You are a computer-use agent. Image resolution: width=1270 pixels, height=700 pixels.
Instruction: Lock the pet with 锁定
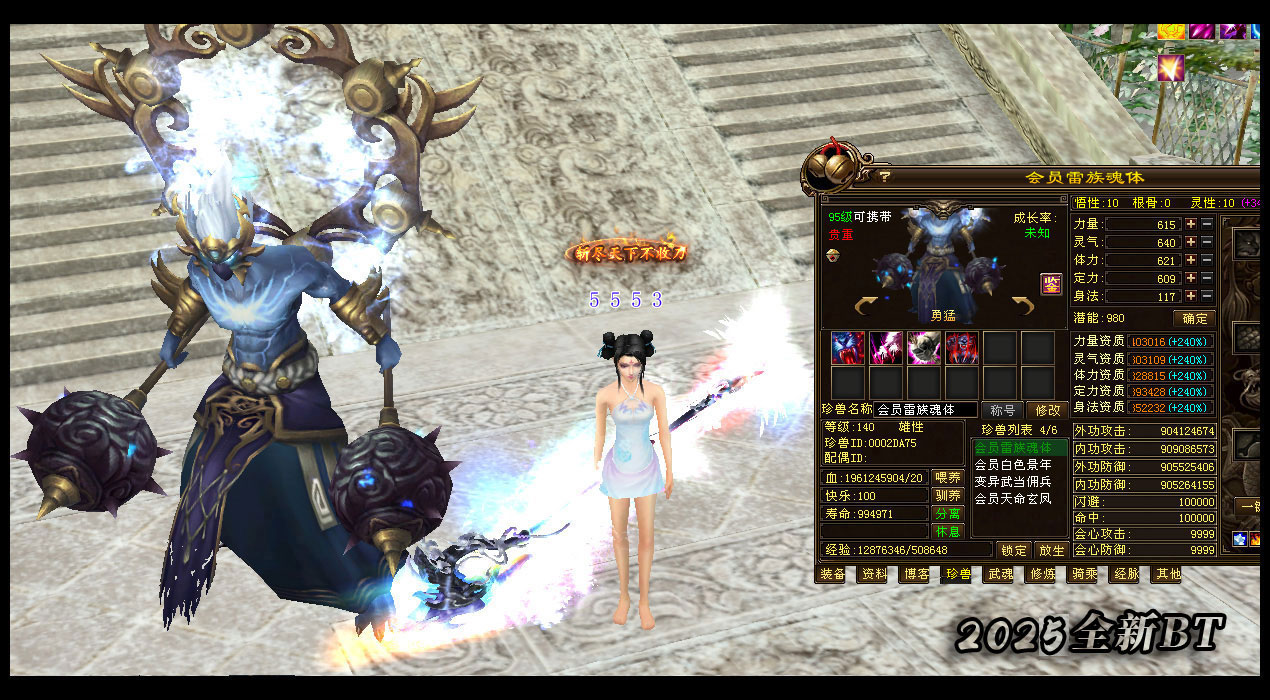(x=1013, y=550)
